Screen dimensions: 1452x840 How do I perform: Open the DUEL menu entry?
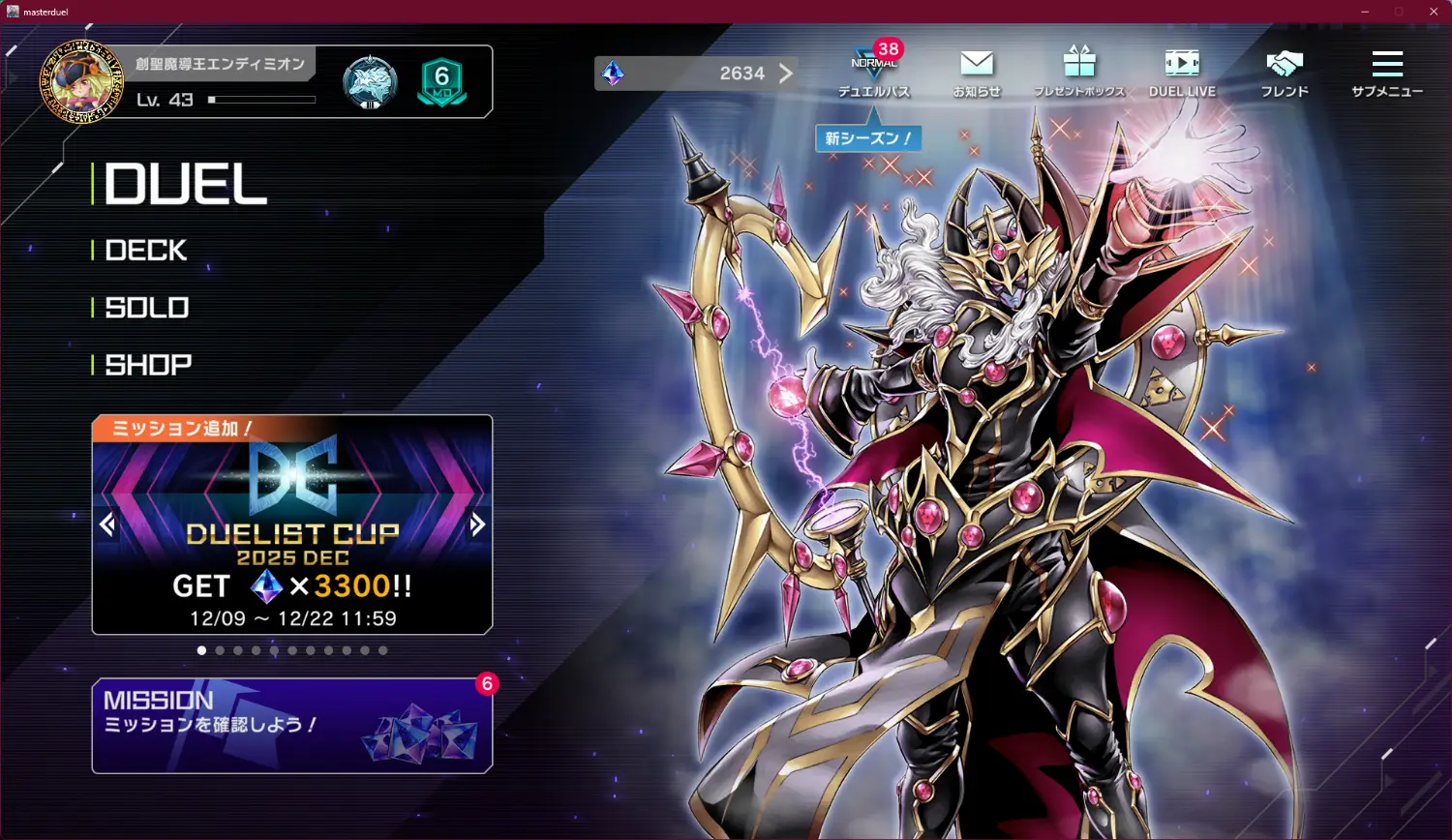pyautogui.click(x=185, y=184)
